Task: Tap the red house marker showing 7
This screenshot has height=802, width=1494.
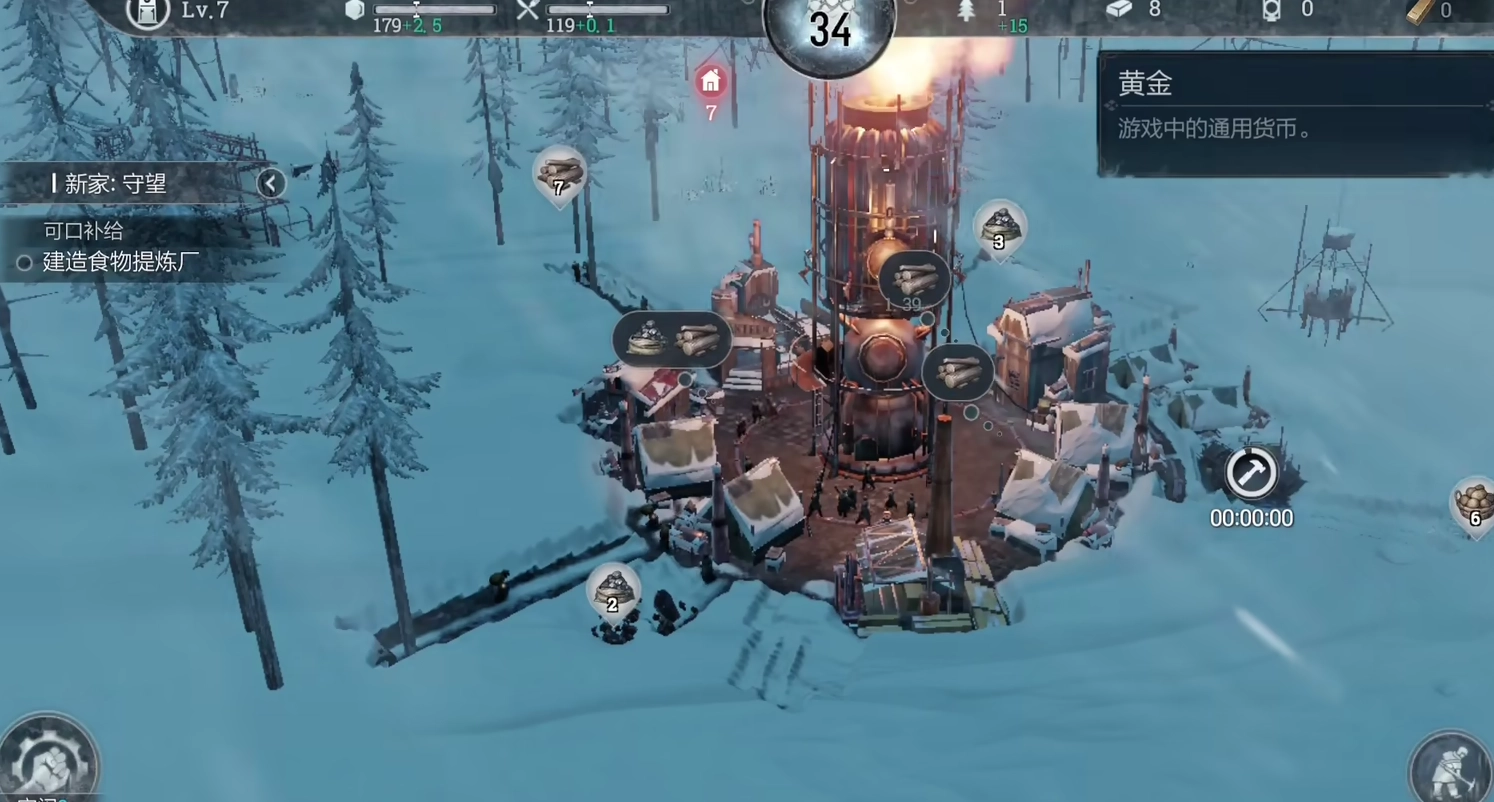Action: click(711, 82)
